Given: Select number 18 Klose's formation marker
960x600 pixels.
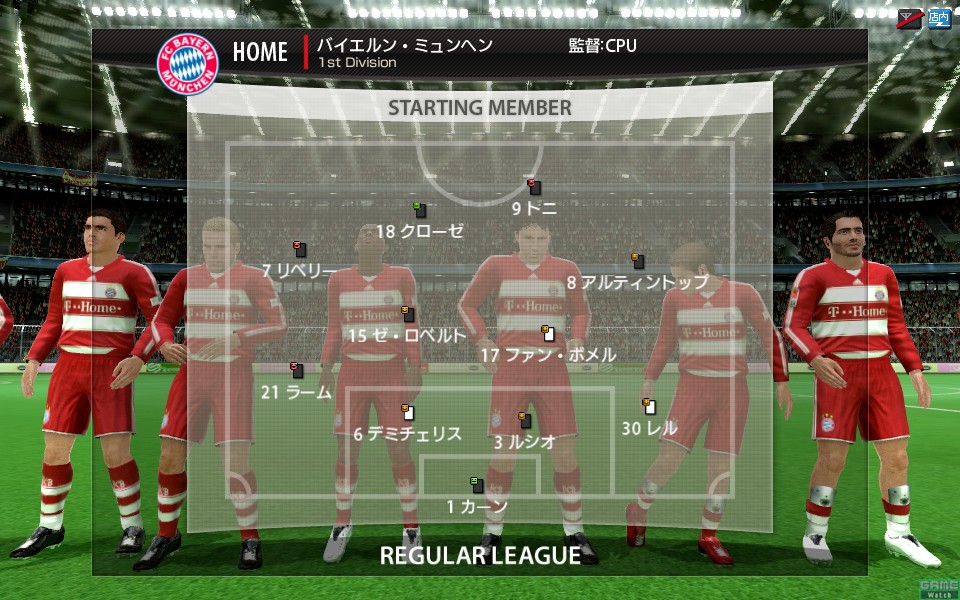Looking at the screenshot, I should pyautogui.click(x=420, y=210).
